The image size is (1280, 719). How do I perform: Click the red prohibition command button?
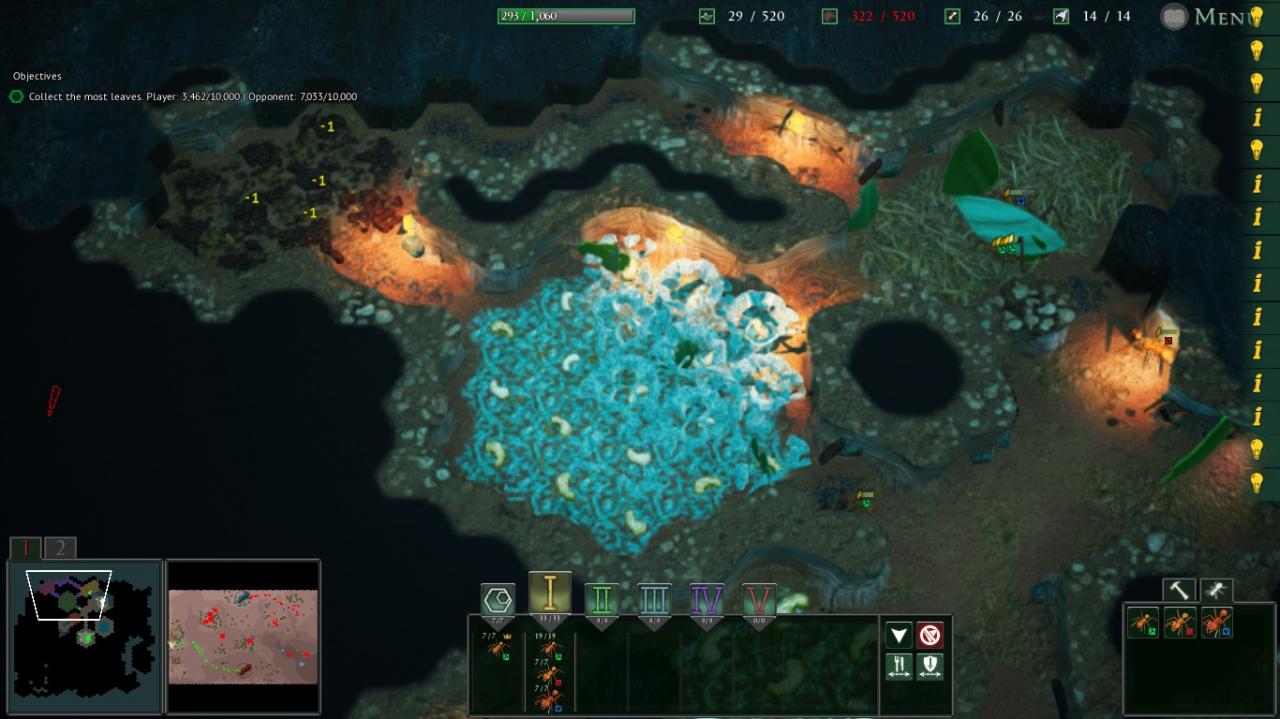click(930, 635)
